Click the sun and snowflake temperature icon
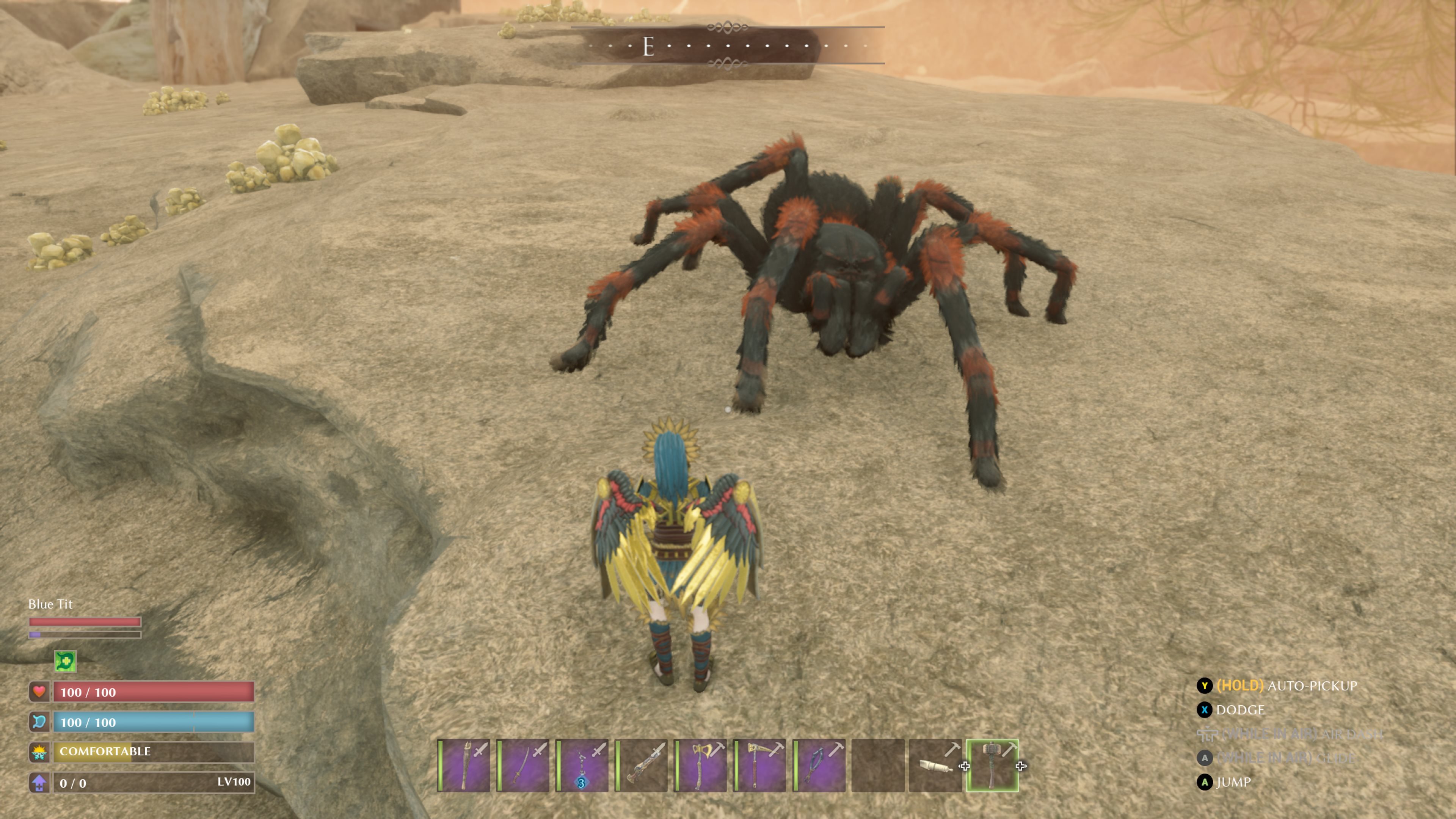1456x819 pixels. click(39, 752)
